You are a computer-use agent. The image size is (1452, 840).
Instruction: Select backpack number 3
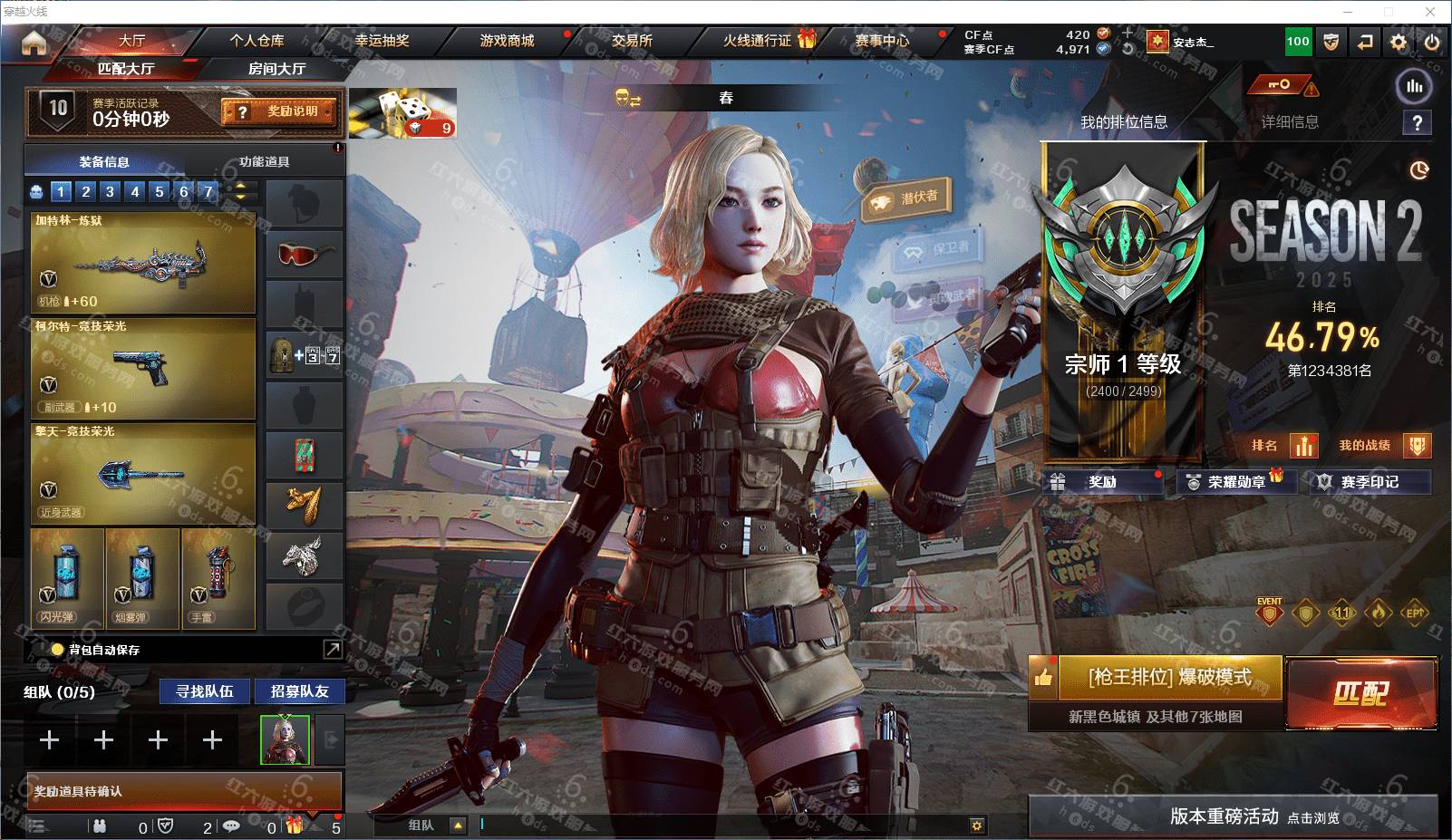pos(110,191)
